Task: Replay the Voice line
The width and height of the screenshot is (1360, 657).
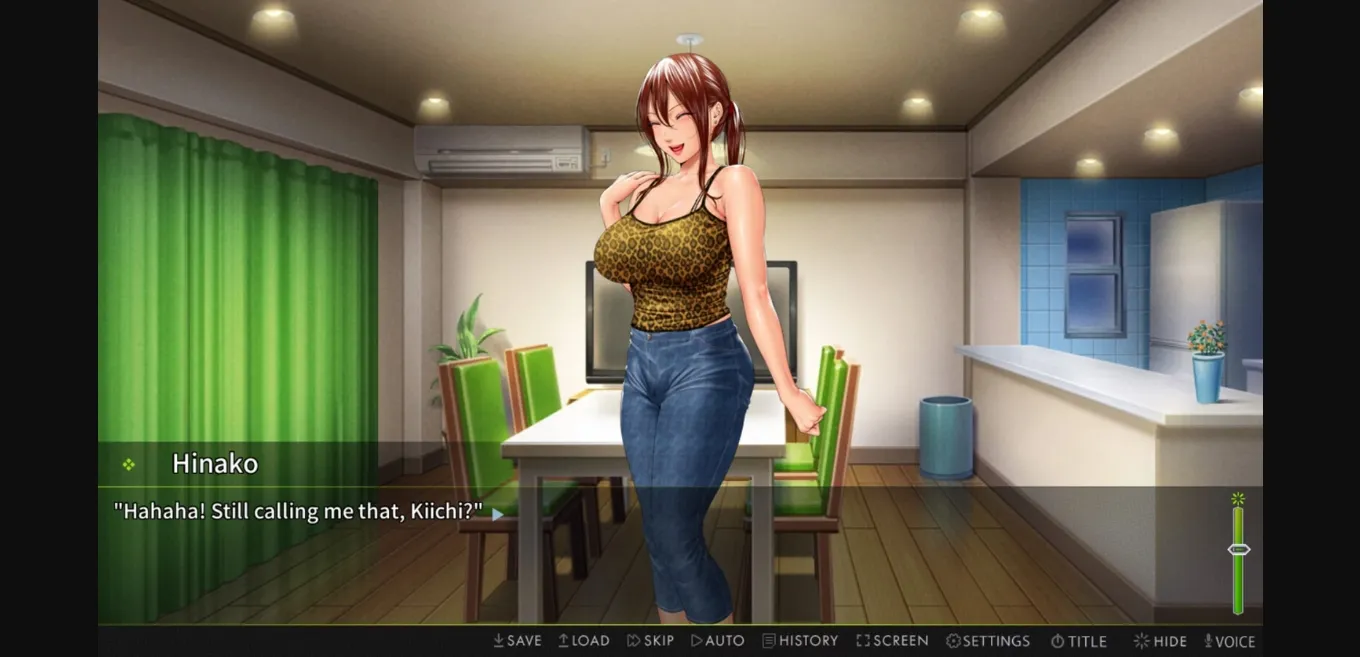Action: 1229,641
